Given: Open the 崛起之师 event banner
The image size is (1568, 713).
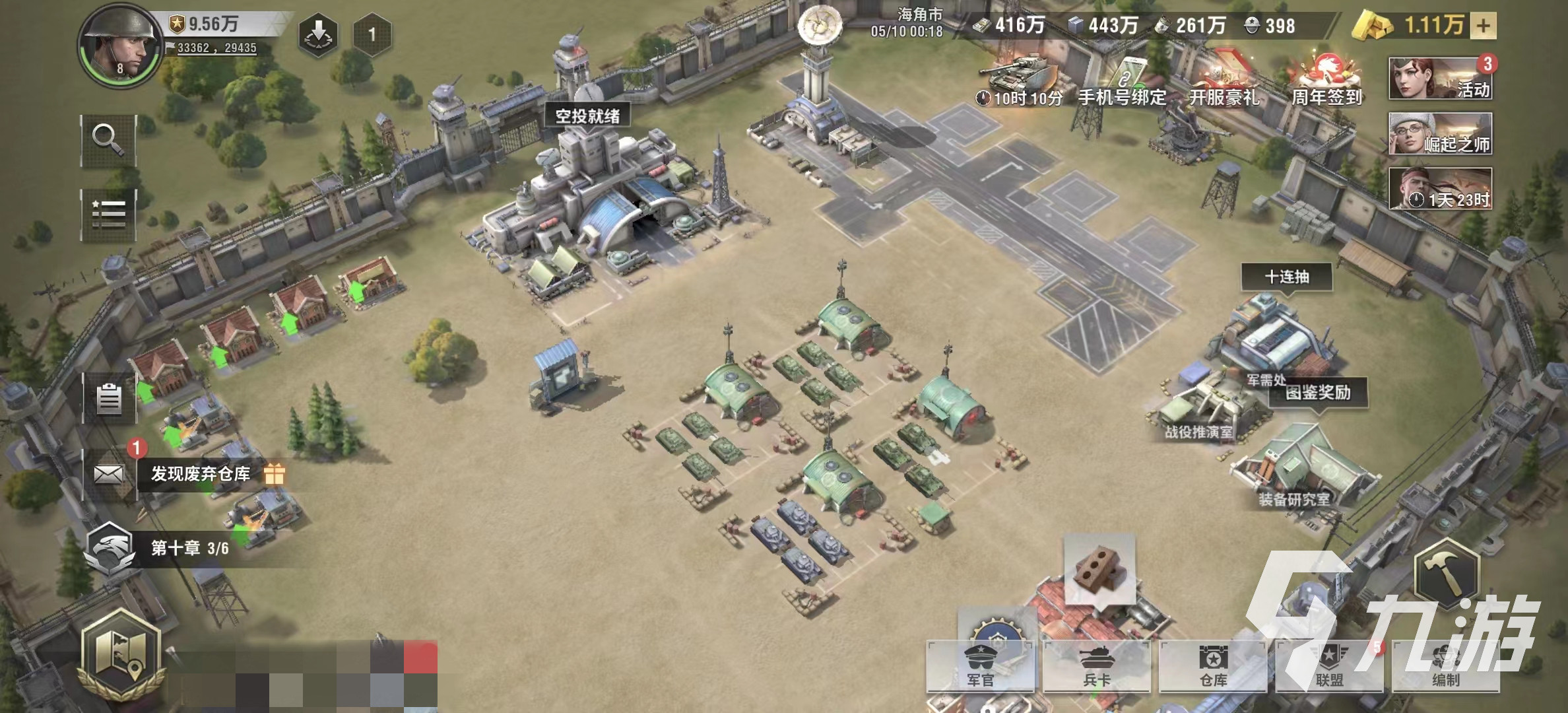Looking at the screenshot, I should pos(1440,133).
